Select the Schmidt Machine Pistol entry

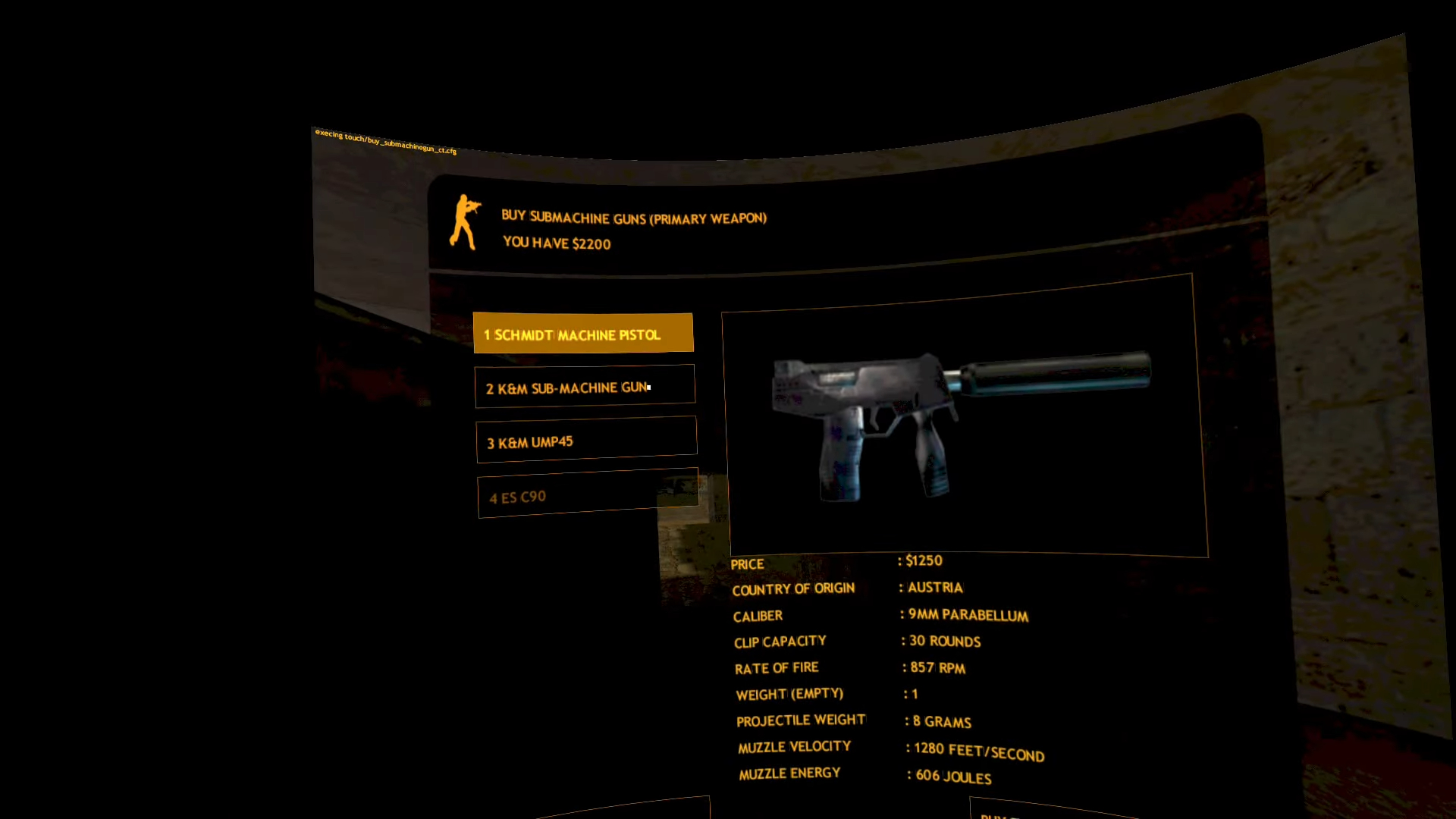pyautogui.click(x=582, y=334)
